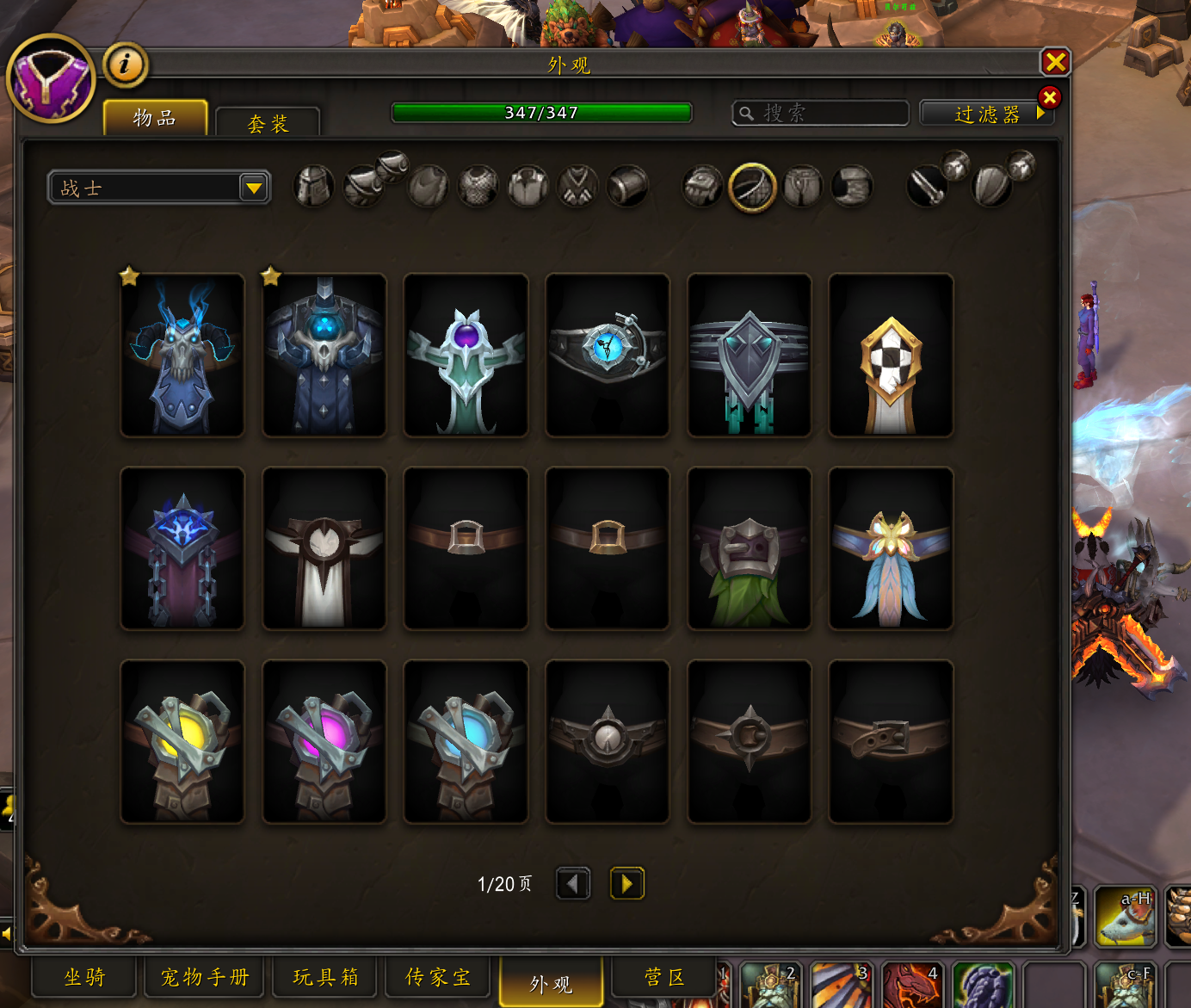Switch to the 玩具箱 toy box tab

coord(325,977)
